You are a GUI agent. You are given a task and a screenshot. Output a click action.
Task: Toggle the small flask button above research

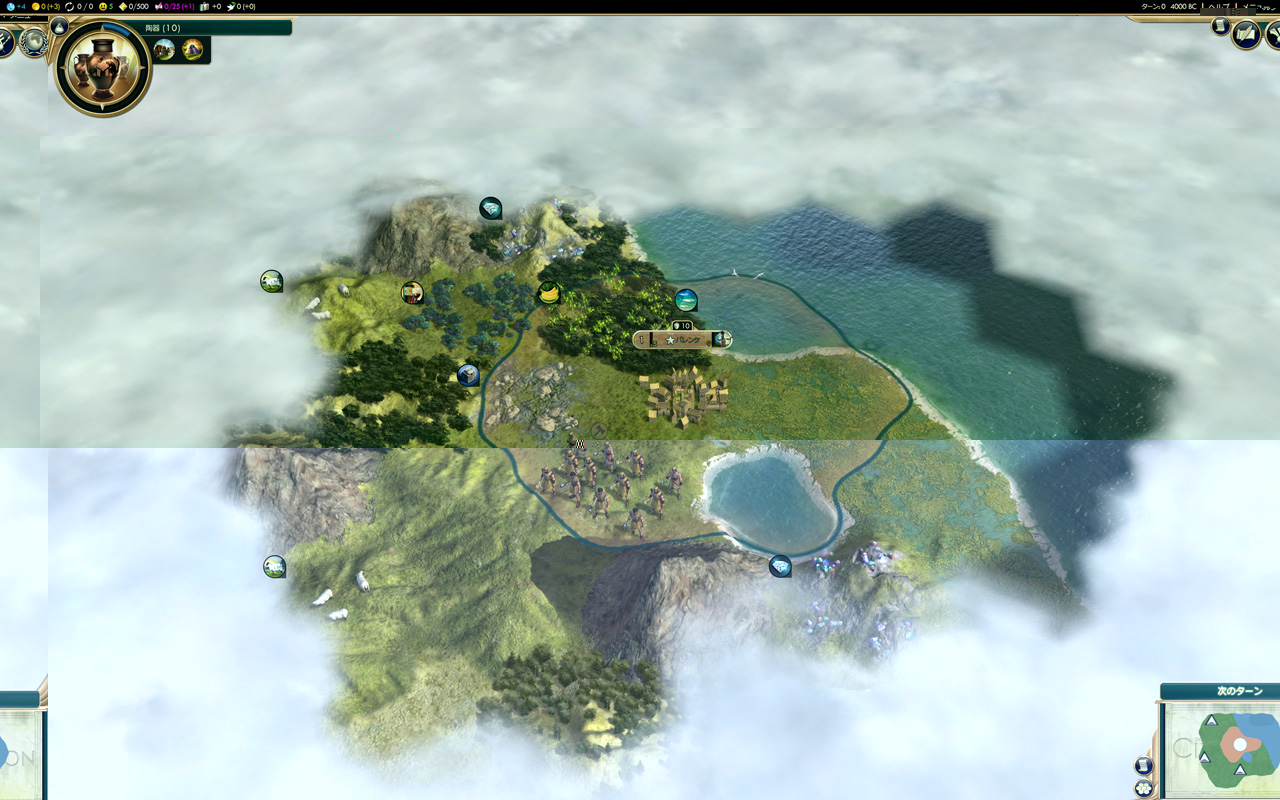[59, 26]
